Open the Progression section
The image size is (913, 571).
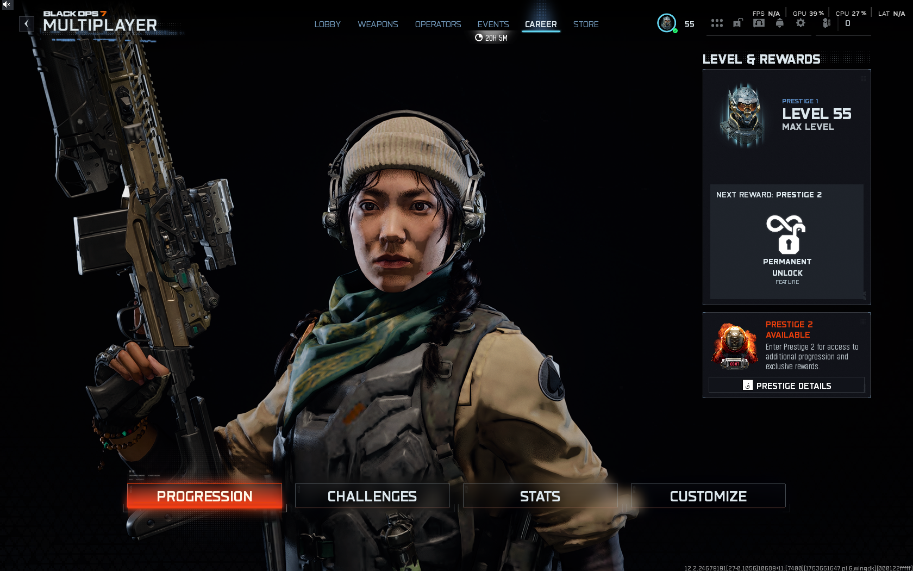204,496
